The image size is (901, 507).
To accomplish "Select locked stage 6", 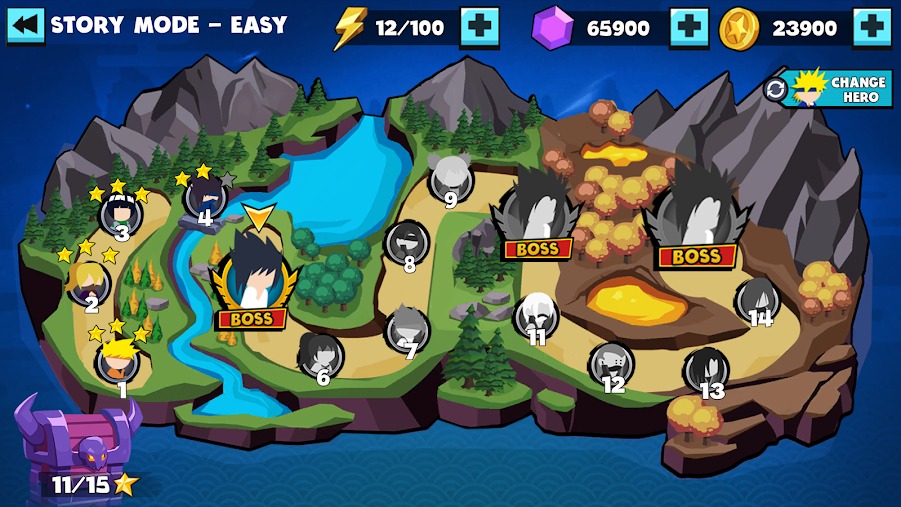I will 320,355.
